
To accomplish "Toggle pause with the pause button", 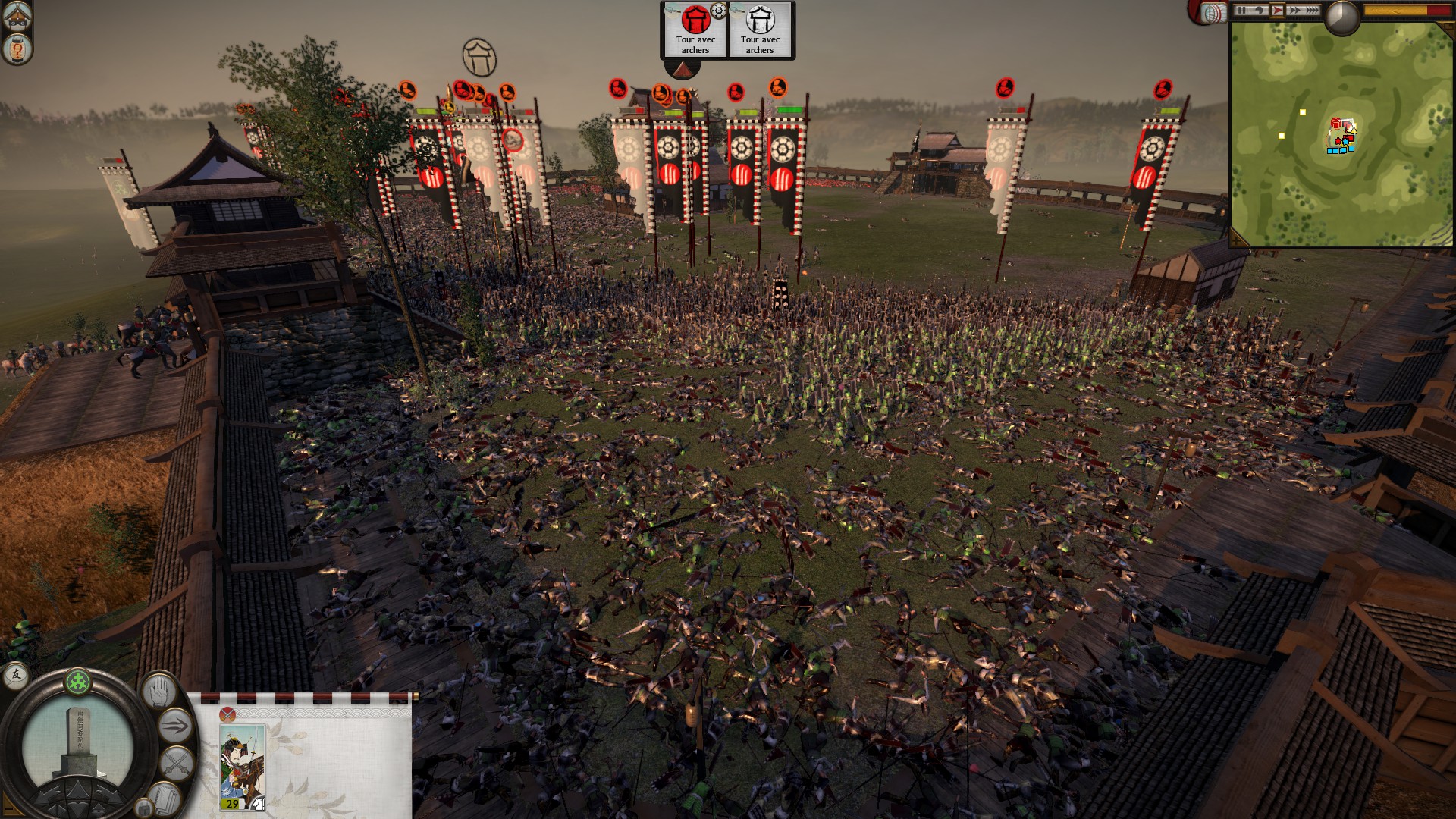I will coord(1242,11).
